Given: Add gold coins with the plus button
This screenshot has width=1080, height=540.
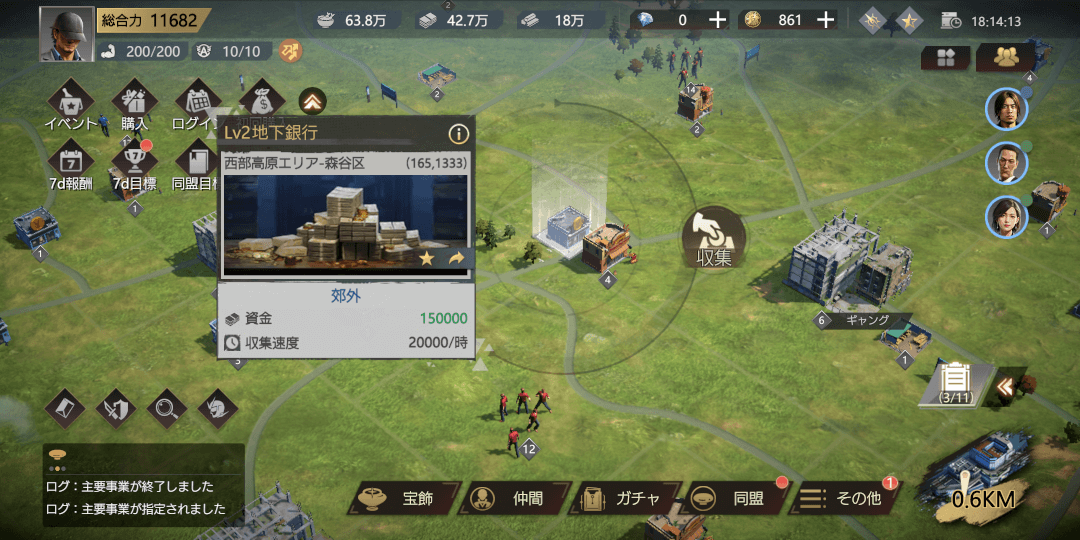Looking at the screenshot, I should pyautogui.click(x=826, y=20).
